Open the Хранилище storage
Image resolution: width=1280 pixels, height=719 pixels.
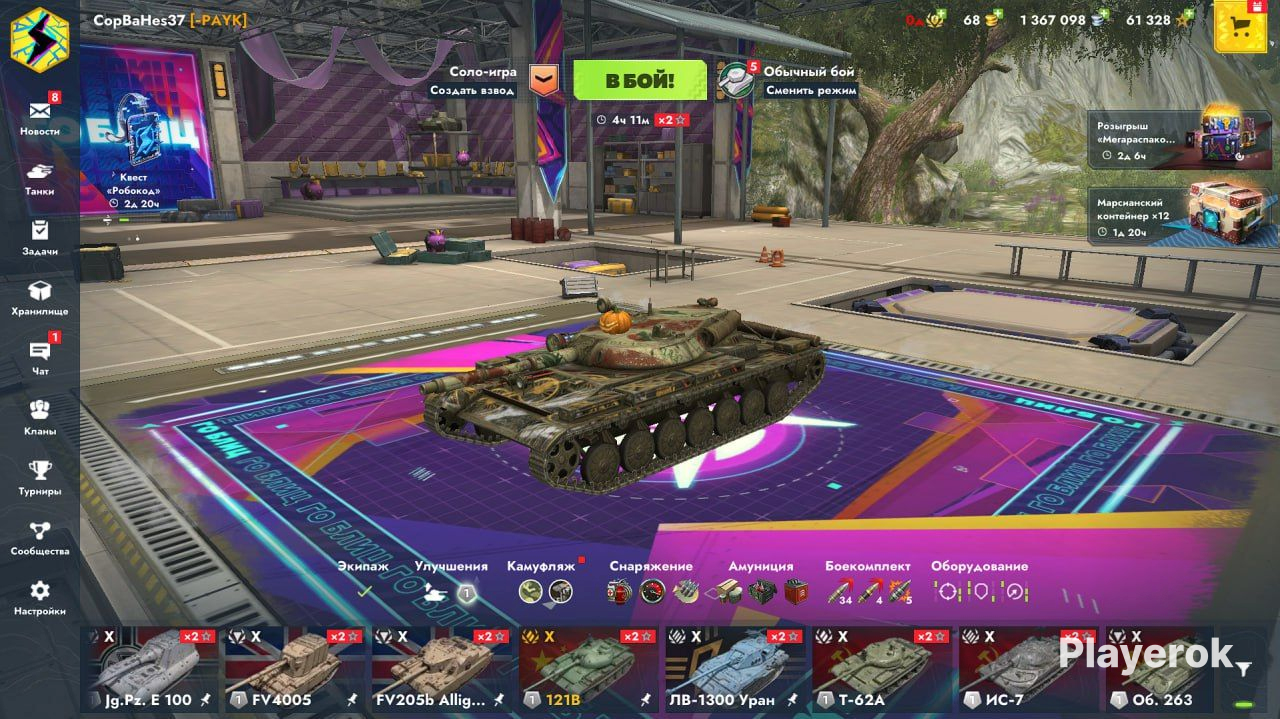(x=40, y=296)
